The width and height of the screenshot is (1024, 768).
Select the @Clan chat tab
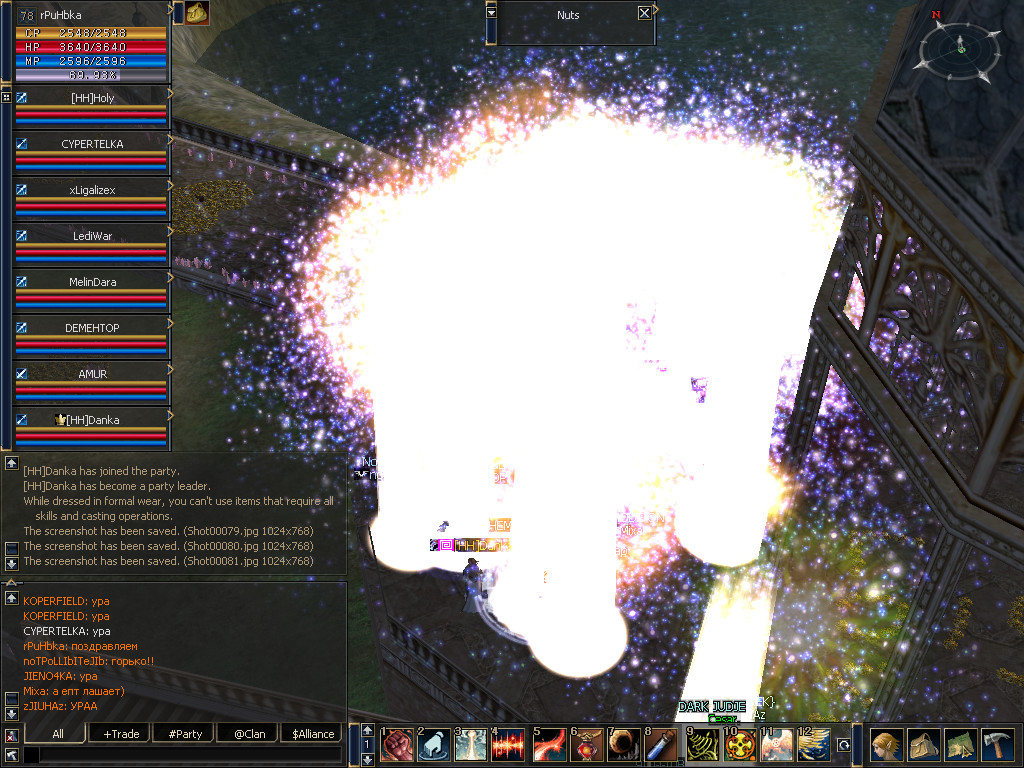(x=249, y=734)
